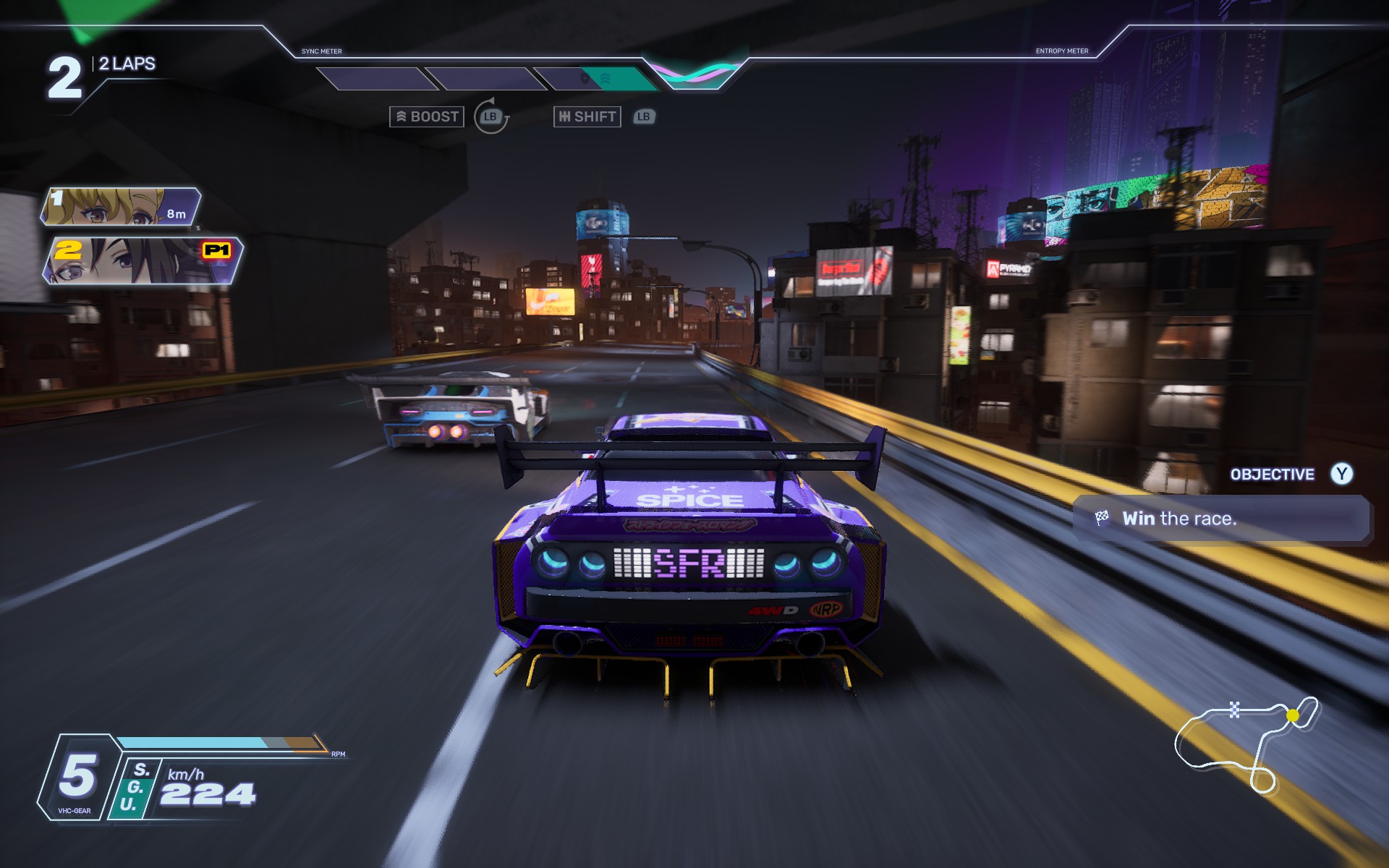Activate the BOOST label

pos(427,116)
